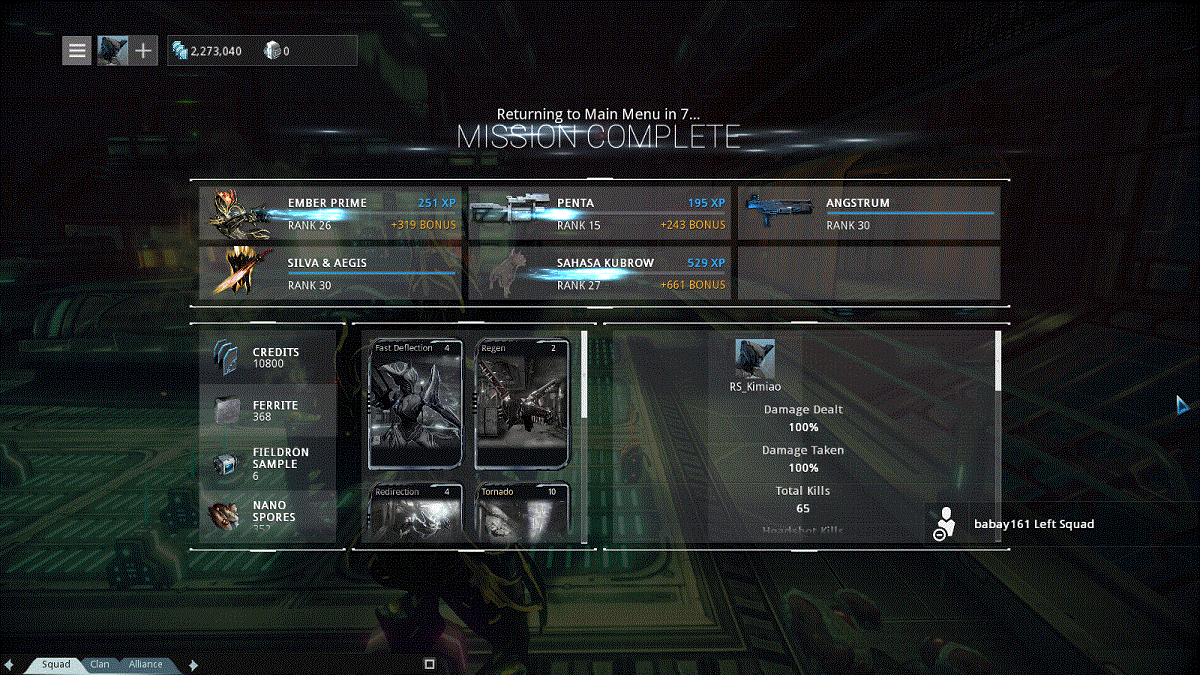
Task: Select the Ember Prime XP entry
Action: click(x=328, y=213)
